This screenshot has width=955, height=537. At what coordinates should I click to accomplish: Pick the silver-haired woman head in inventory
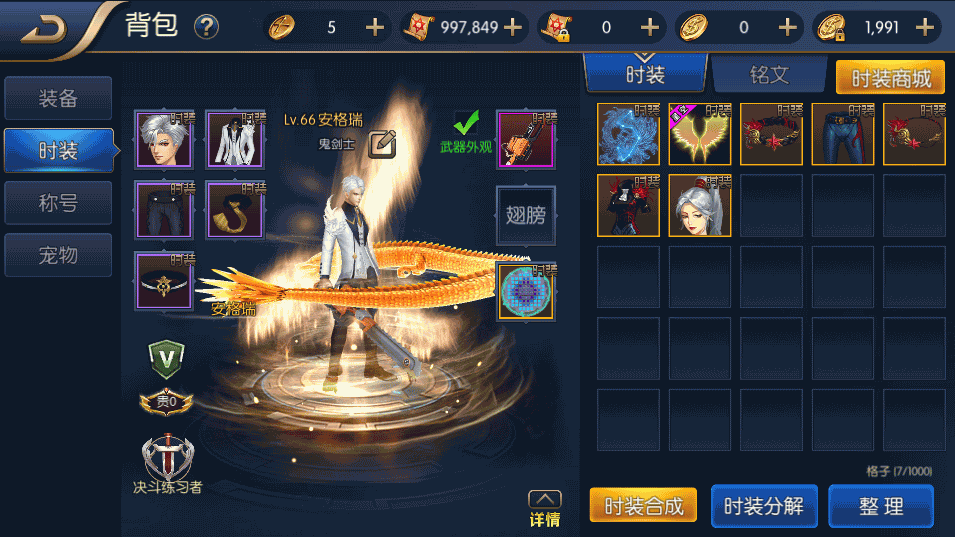point(699,206)
